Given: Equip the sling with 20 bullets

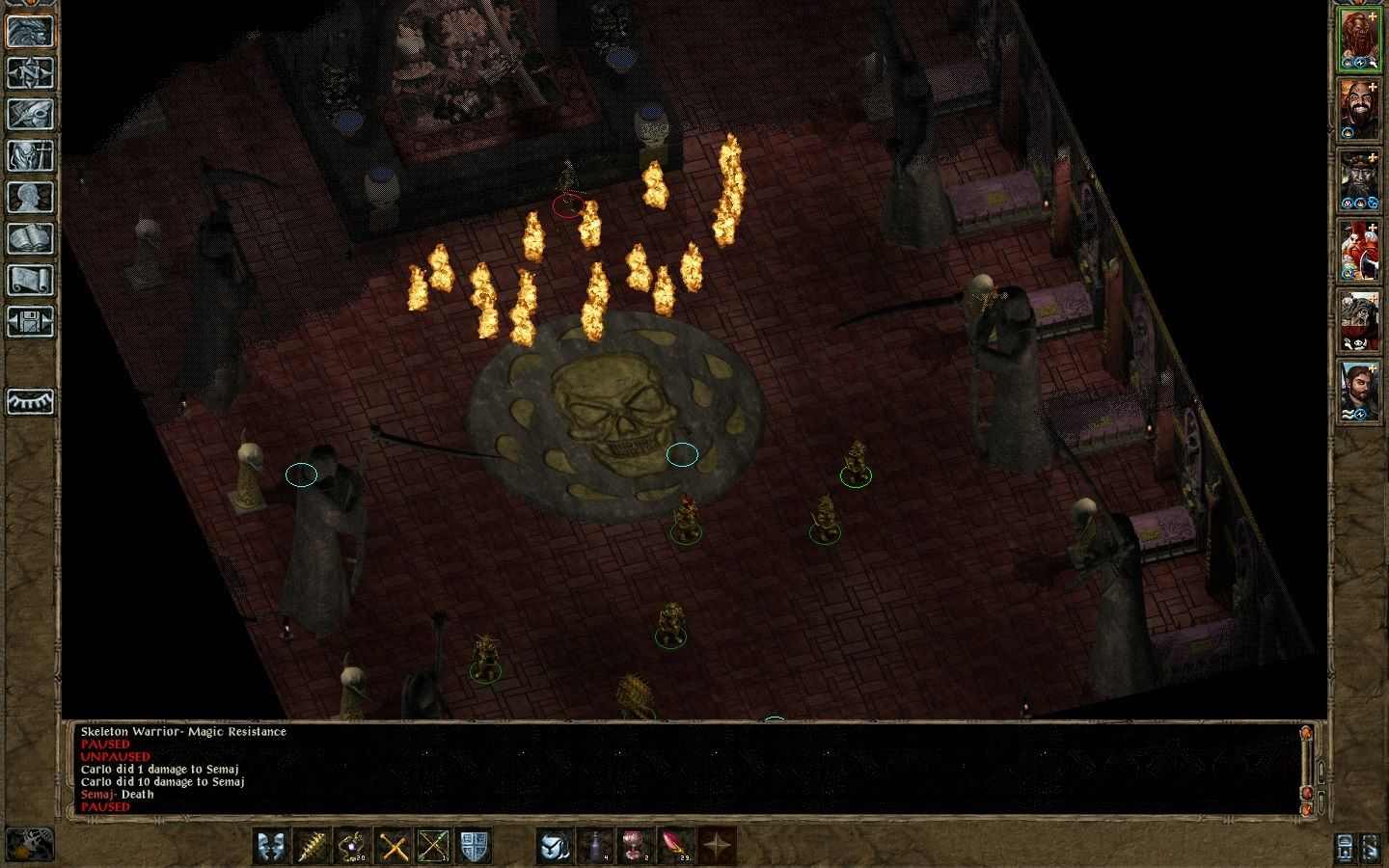Looking at the screenshot, I should click(353, 846).
